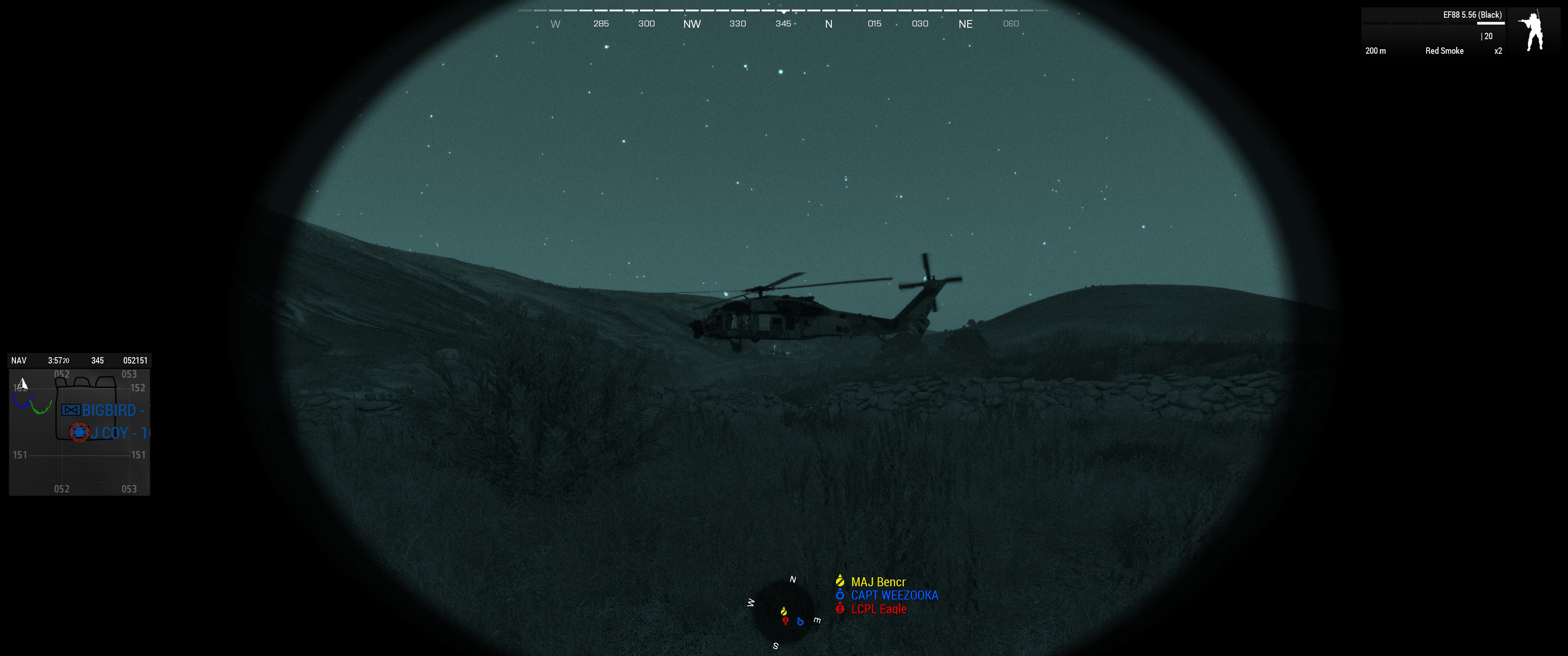This screenshot has height=656, width=1568.
Task: Click the 345 heading on the compass strip
Action: tap(784, 24)
